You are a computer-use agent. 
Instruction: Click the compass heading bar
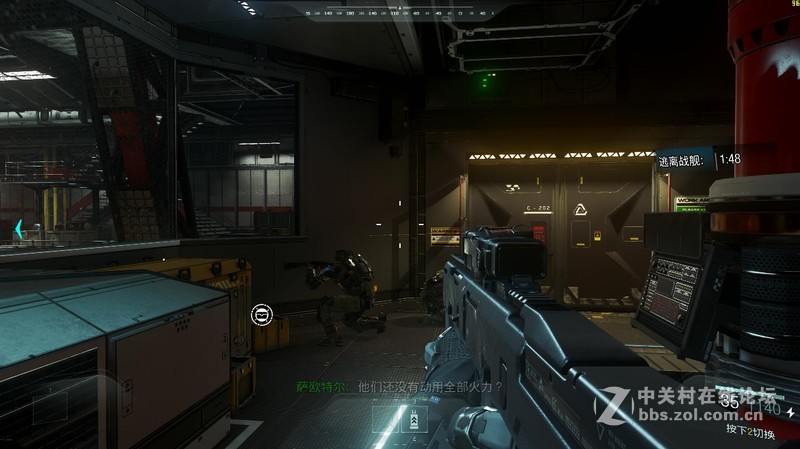[398, 13]
